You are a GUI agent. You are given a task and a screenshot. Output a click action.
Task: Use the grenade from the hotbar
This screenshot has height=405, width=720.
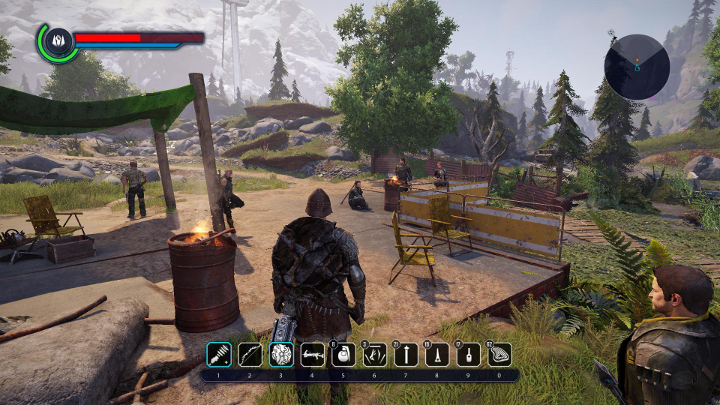pyautogui.click(x=343, y=354)
